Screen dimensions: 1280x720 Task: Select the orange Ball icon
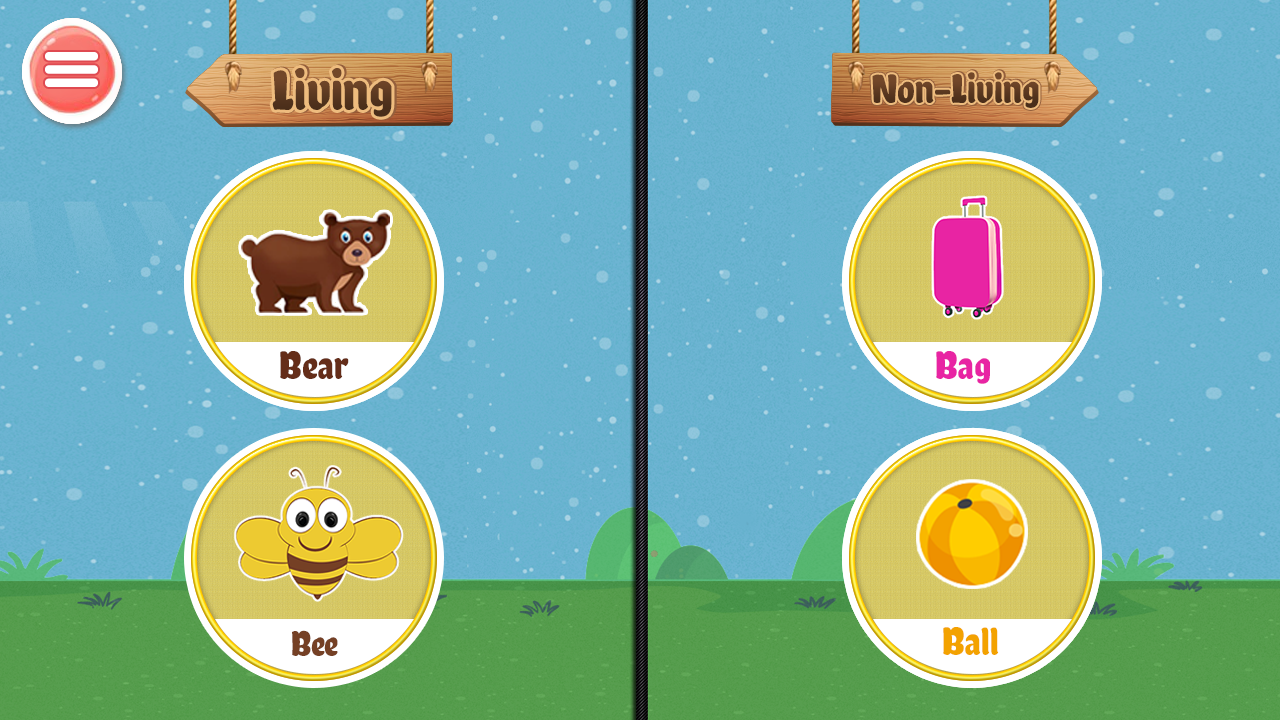tap(970, 535)
